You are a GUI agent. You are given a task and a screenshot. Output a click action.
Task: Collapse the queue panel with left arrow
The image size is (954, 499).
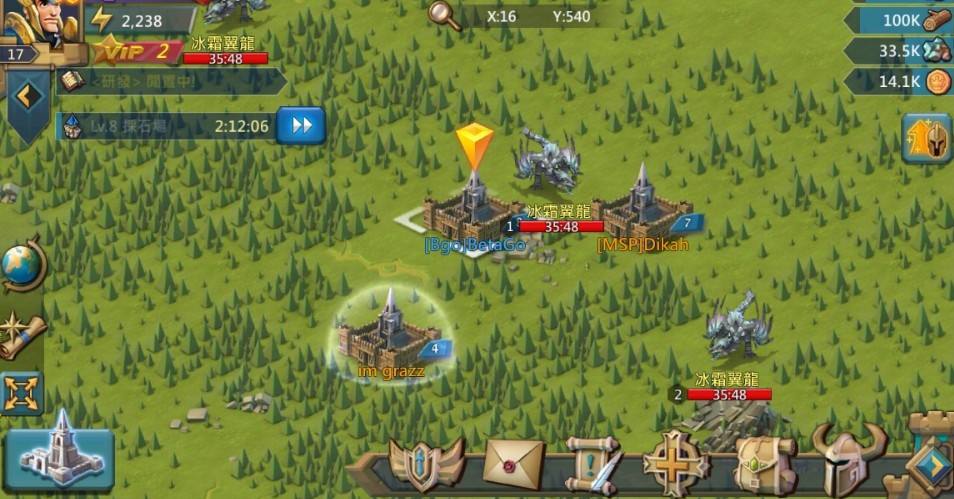point(27,97)
